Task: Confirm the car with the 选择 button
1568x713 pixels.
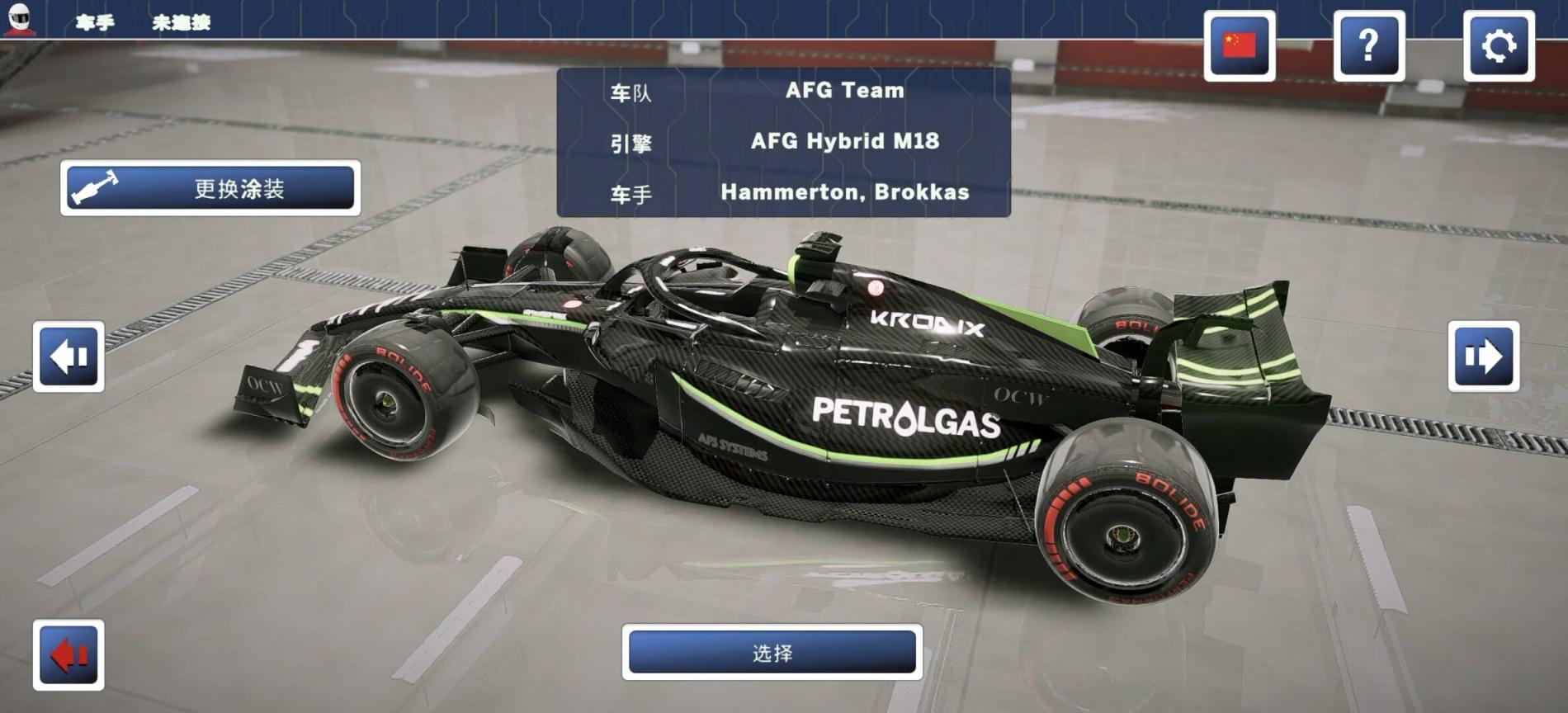Action: point(772,653)
